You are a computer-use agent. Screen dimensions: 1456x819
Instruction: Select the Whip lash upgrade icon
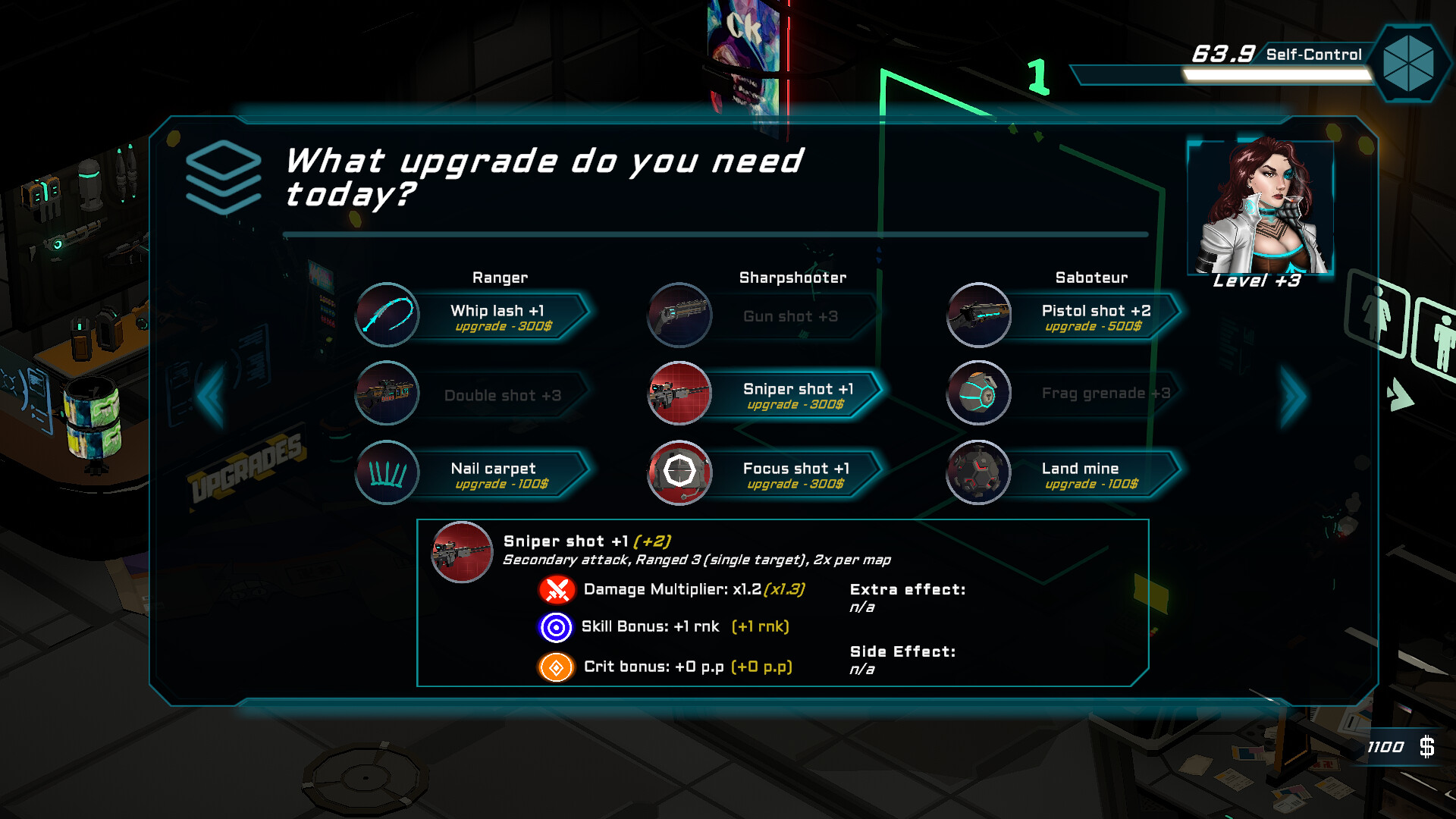pyautogui.click(x=387, y=316)
